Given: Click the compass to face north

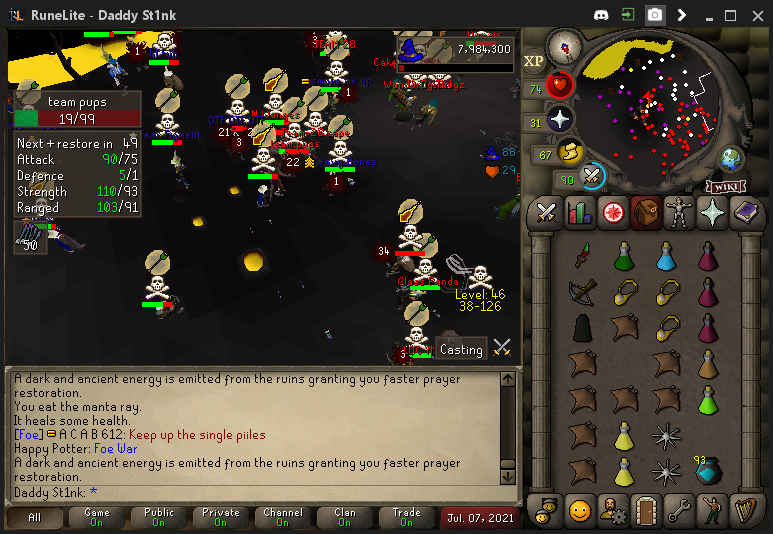Looking at the screenshot, I should pyautogui.click(x=565, y=46).
